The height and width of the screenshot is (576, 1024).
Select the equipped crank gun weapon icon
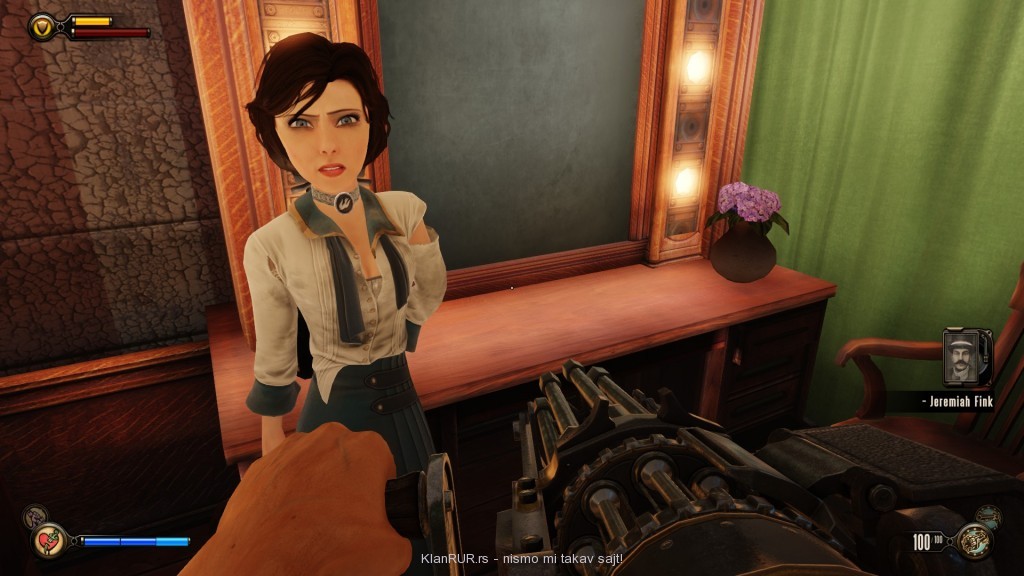pos(972,541)
